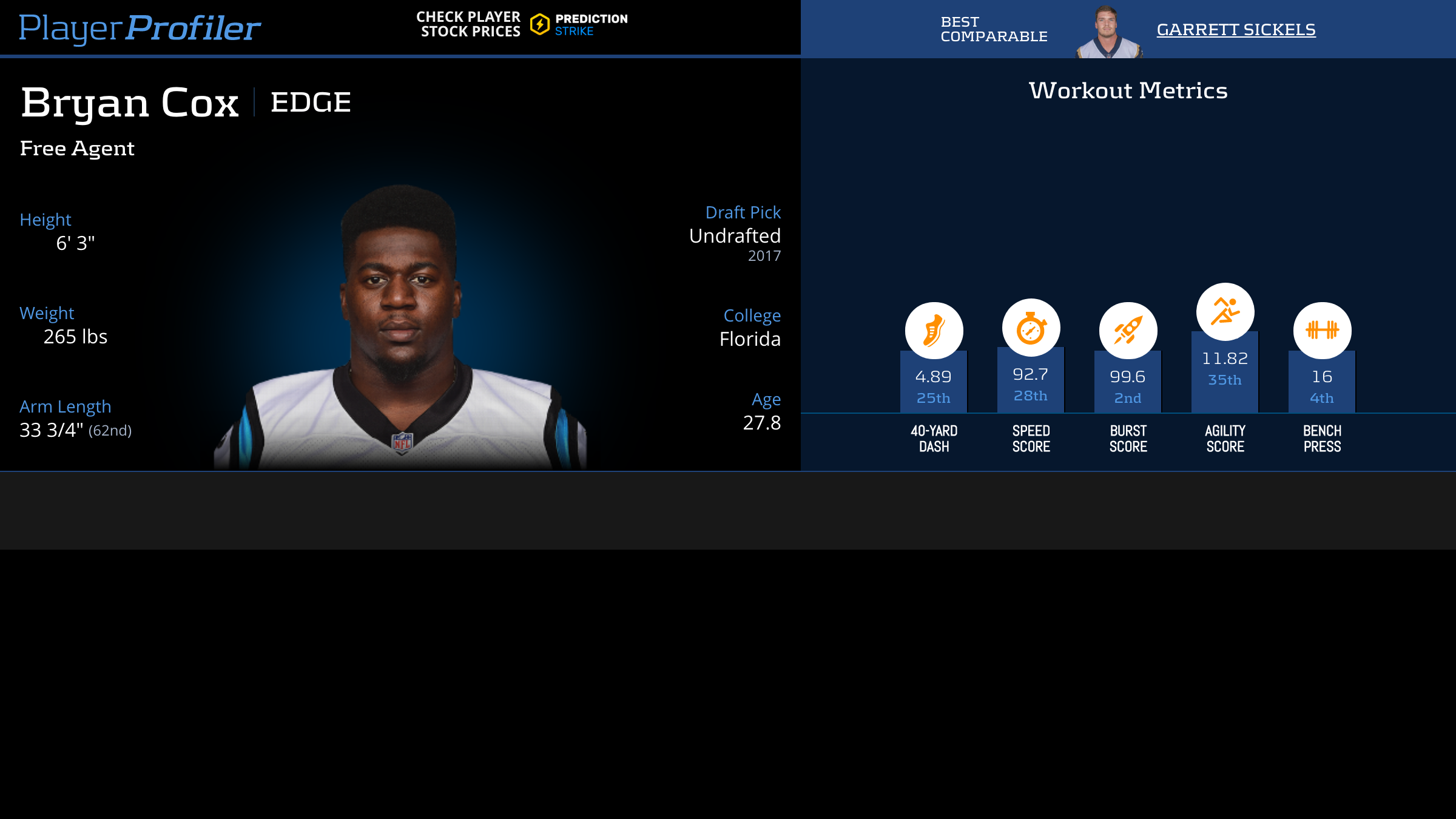This screenshot has height=819, width=1456.
Task: Choose the Speed Score stopwatch icon
Action: (x=1031, y=328)
